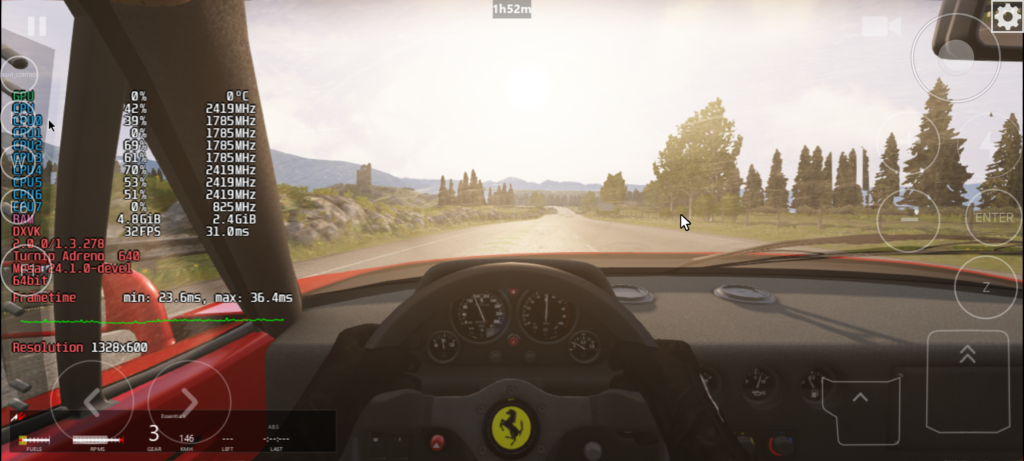The height and width of the screenshot is (461, 1024).
Task: Steer left with the left arrow control
Action: (x=91, y=402)
